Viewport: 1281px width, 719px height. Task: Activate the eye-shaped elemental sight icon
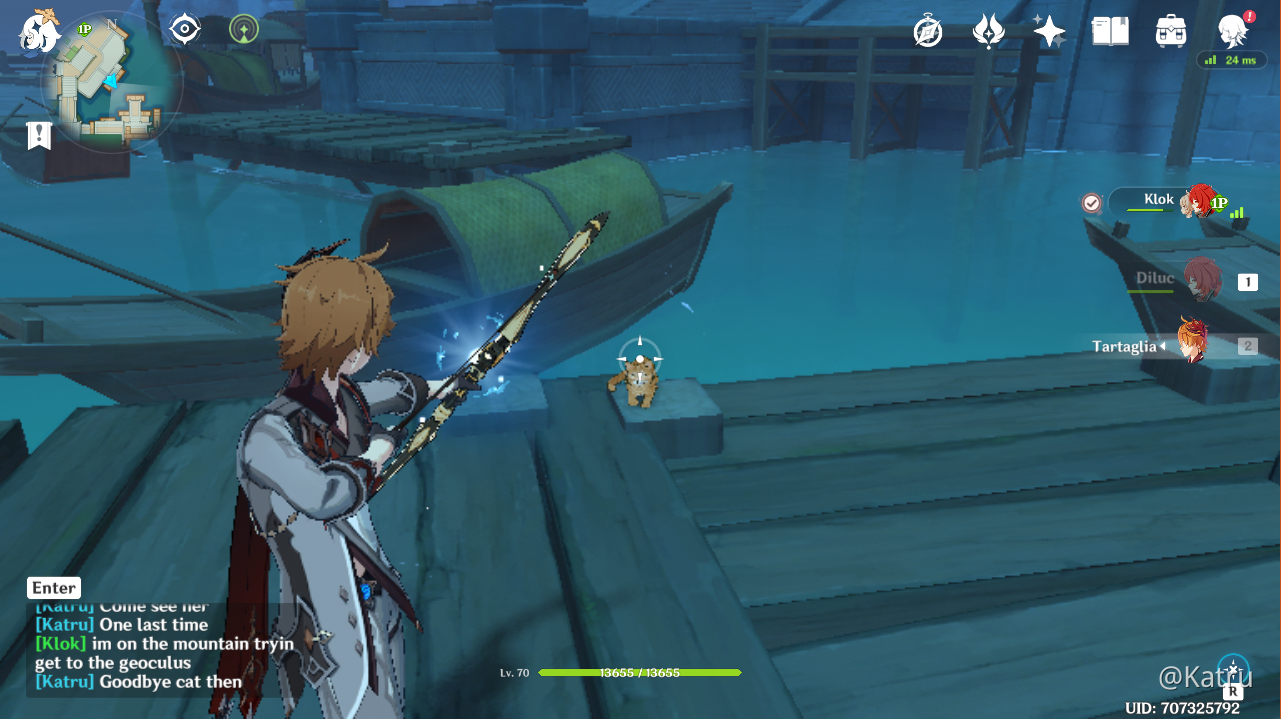(185, 29)
